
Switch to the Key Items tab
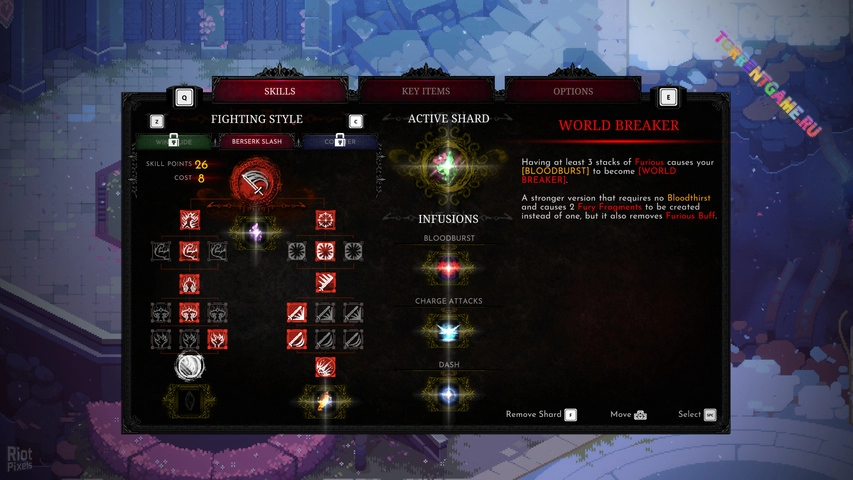tap(426, 91)
